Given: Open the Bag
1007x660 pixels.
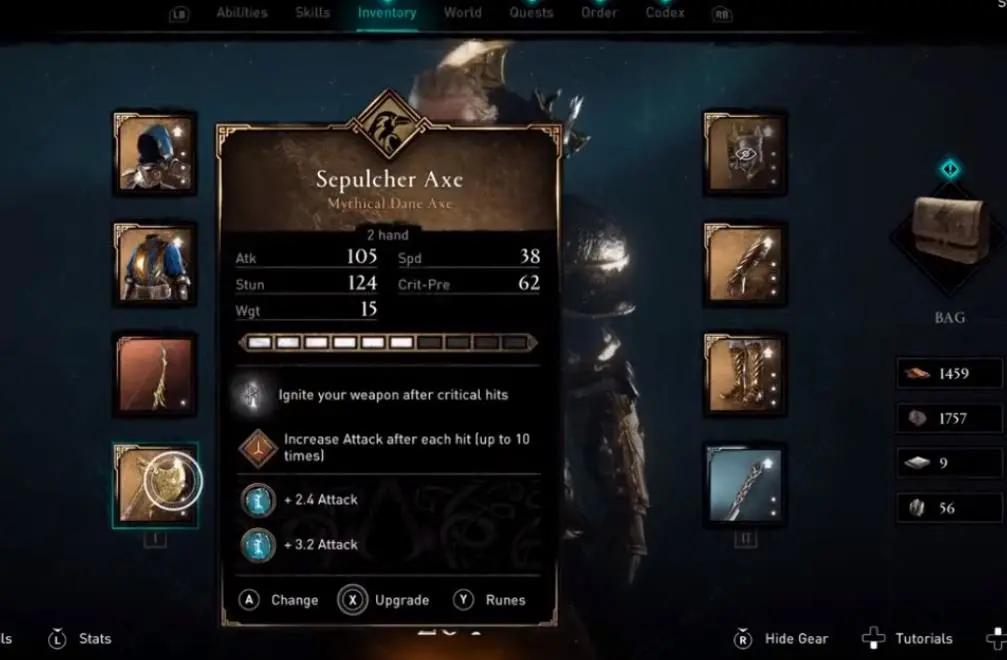Looking at the screenshot, I should [948, 236].
